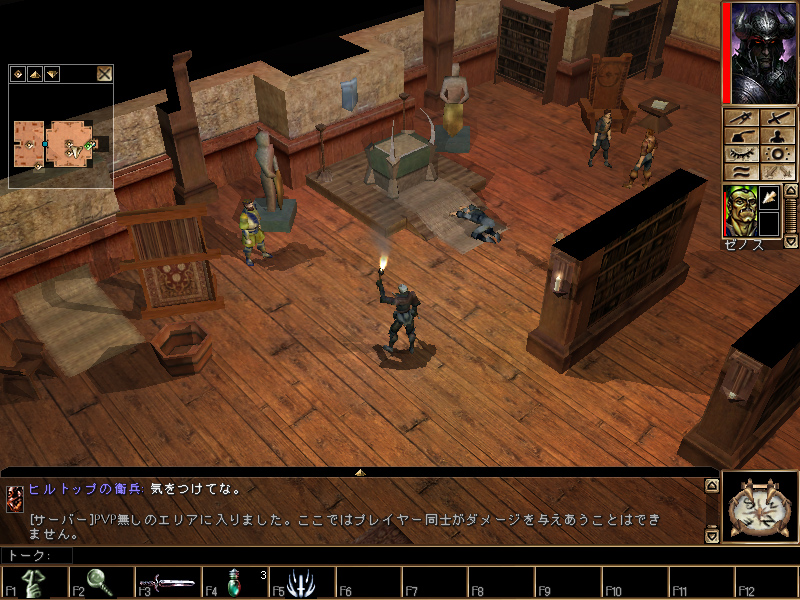Use the F1 quickslot item
This screenshot has width=800, height=600.
pos(35,582)
